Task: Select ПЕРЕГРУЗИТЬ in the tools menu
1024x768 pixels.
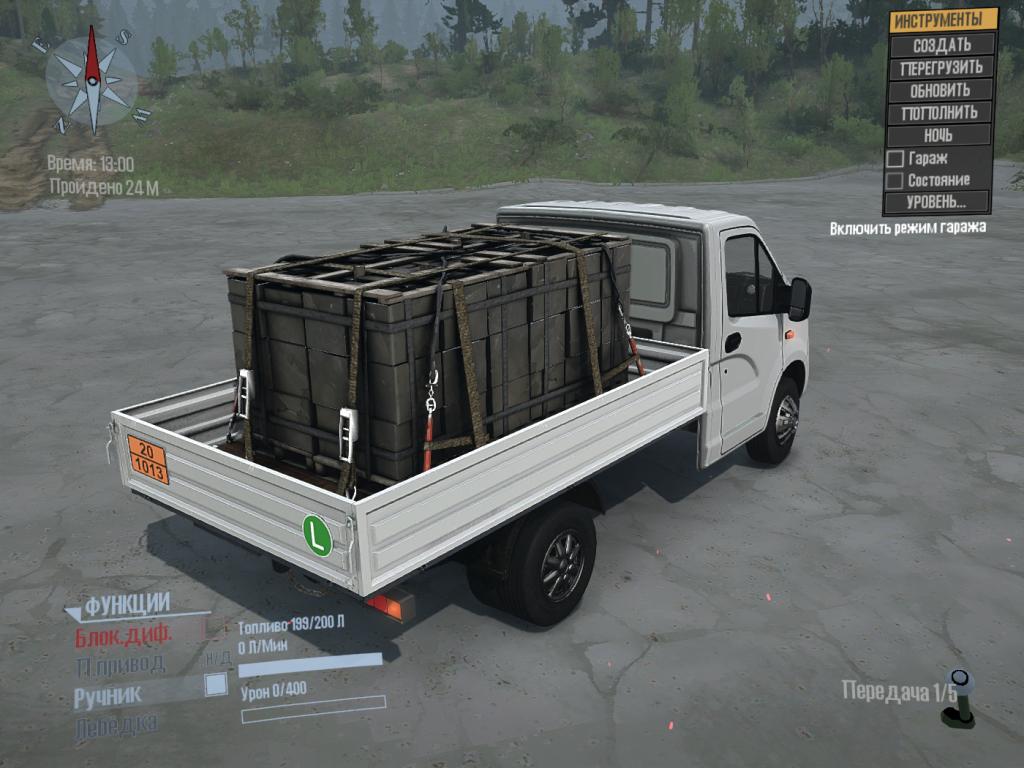Action: coord(941,68)
